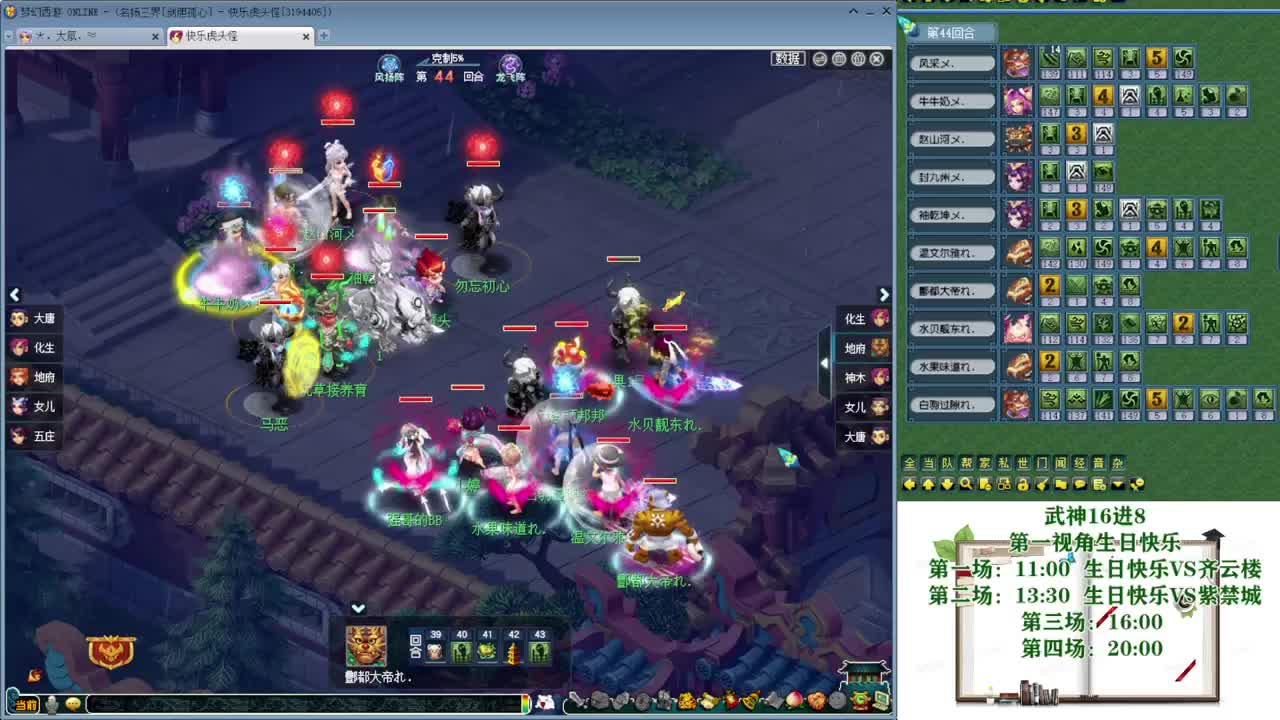The height and width of the screenshot is (720, 1280).
Task: Open the emoticon smiley icon beside the chat input
Action: click(72, 704)
